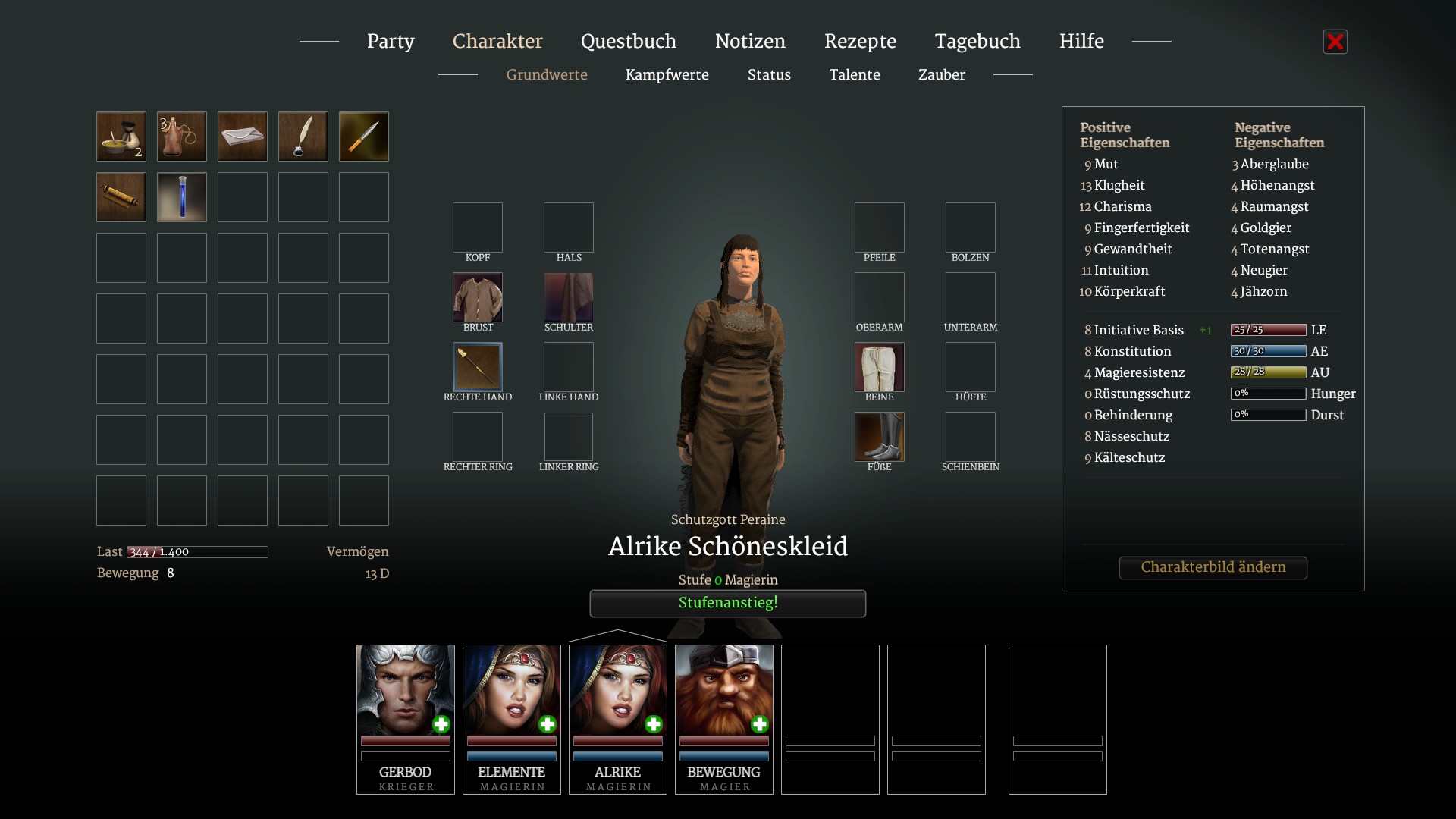Viewport: 1456px width, 819px height.
Task: Show the Rezepte tab
Action: [860, 42]
